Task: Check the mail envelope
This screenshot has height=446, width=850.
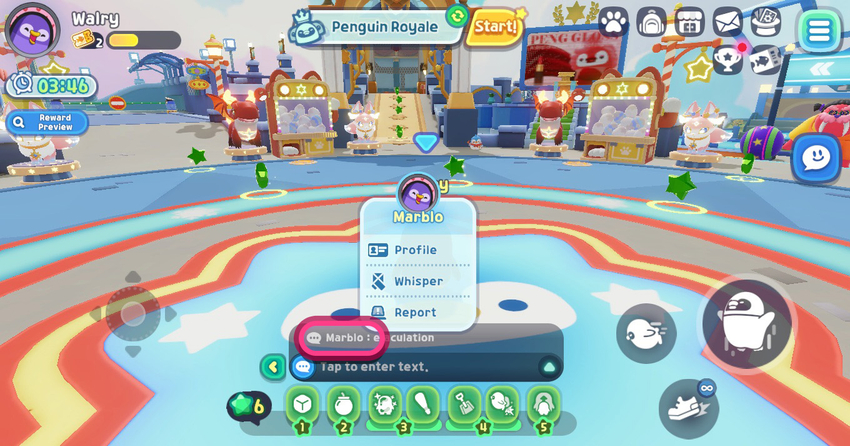Action: point(727,21)
